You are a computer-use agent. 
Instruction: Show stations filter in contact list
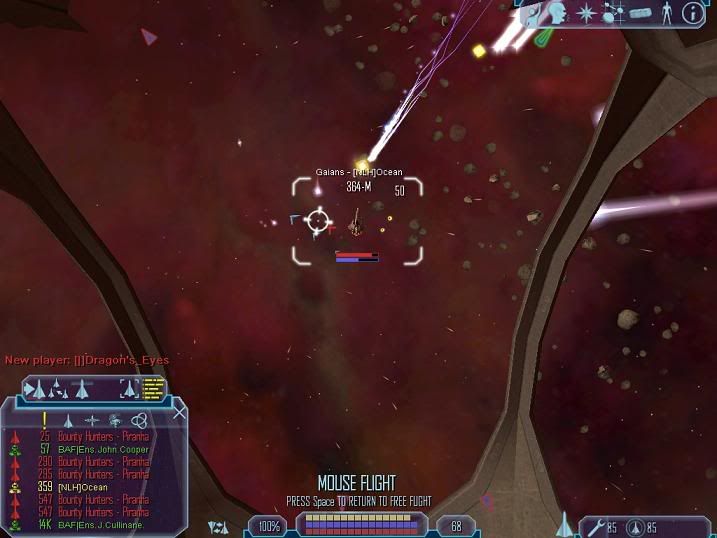(x=92, y=421)
